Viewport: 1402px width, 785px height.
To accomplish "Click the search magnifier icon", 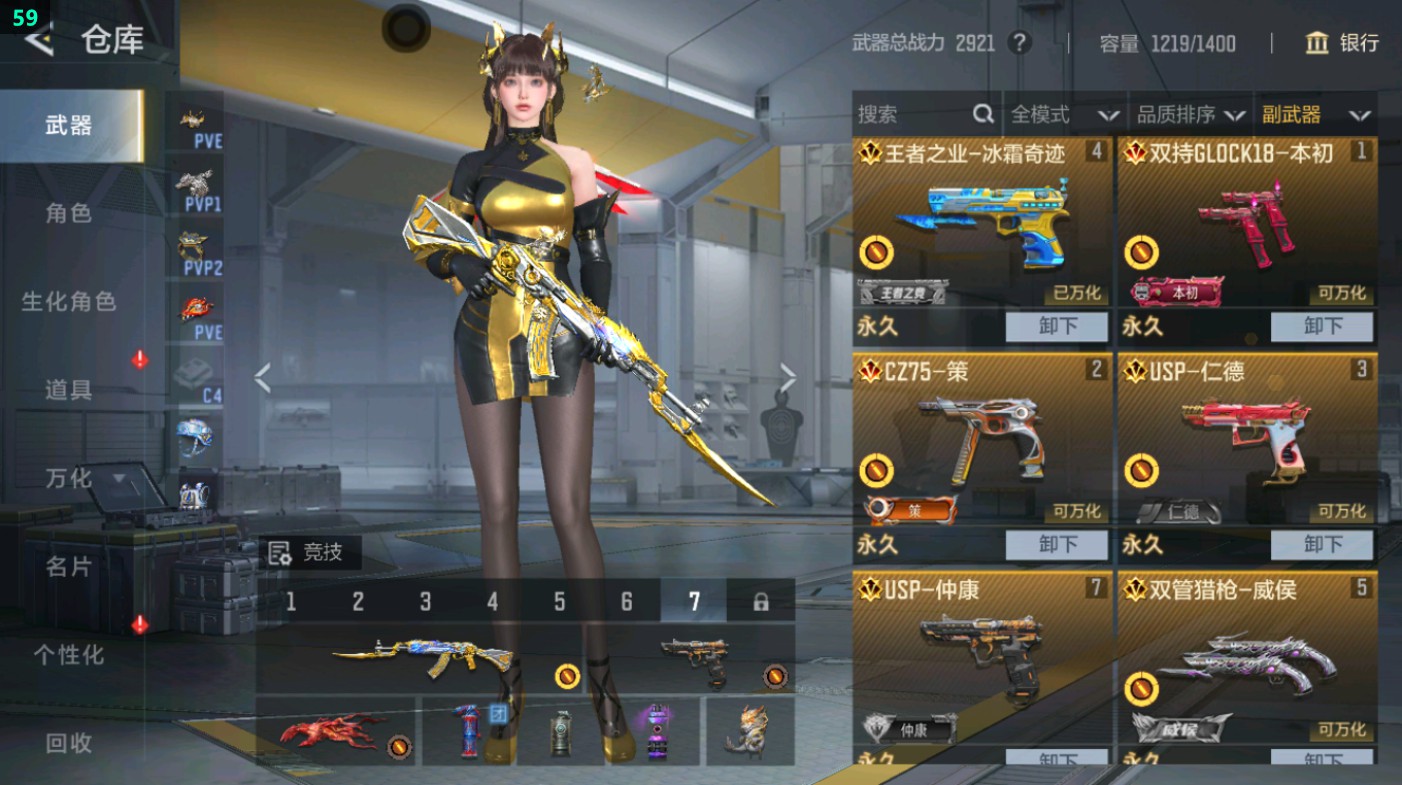I will (x=984, y=113).
